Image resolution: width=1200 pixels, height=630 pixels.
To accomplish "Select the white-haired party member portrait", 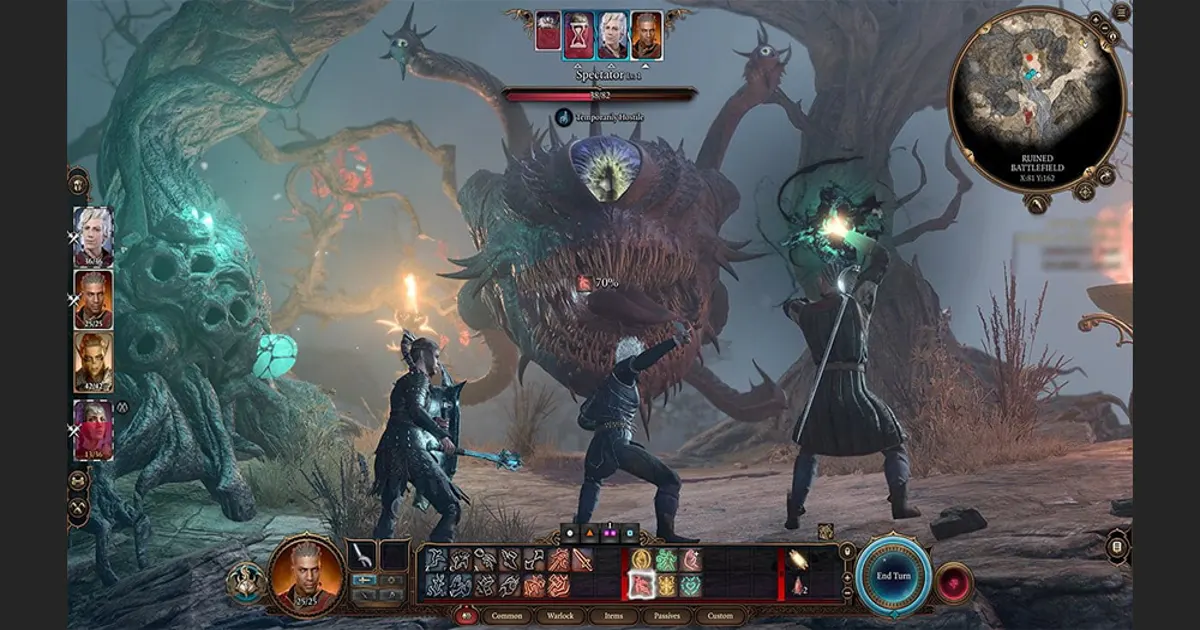I will pos(93,237).
